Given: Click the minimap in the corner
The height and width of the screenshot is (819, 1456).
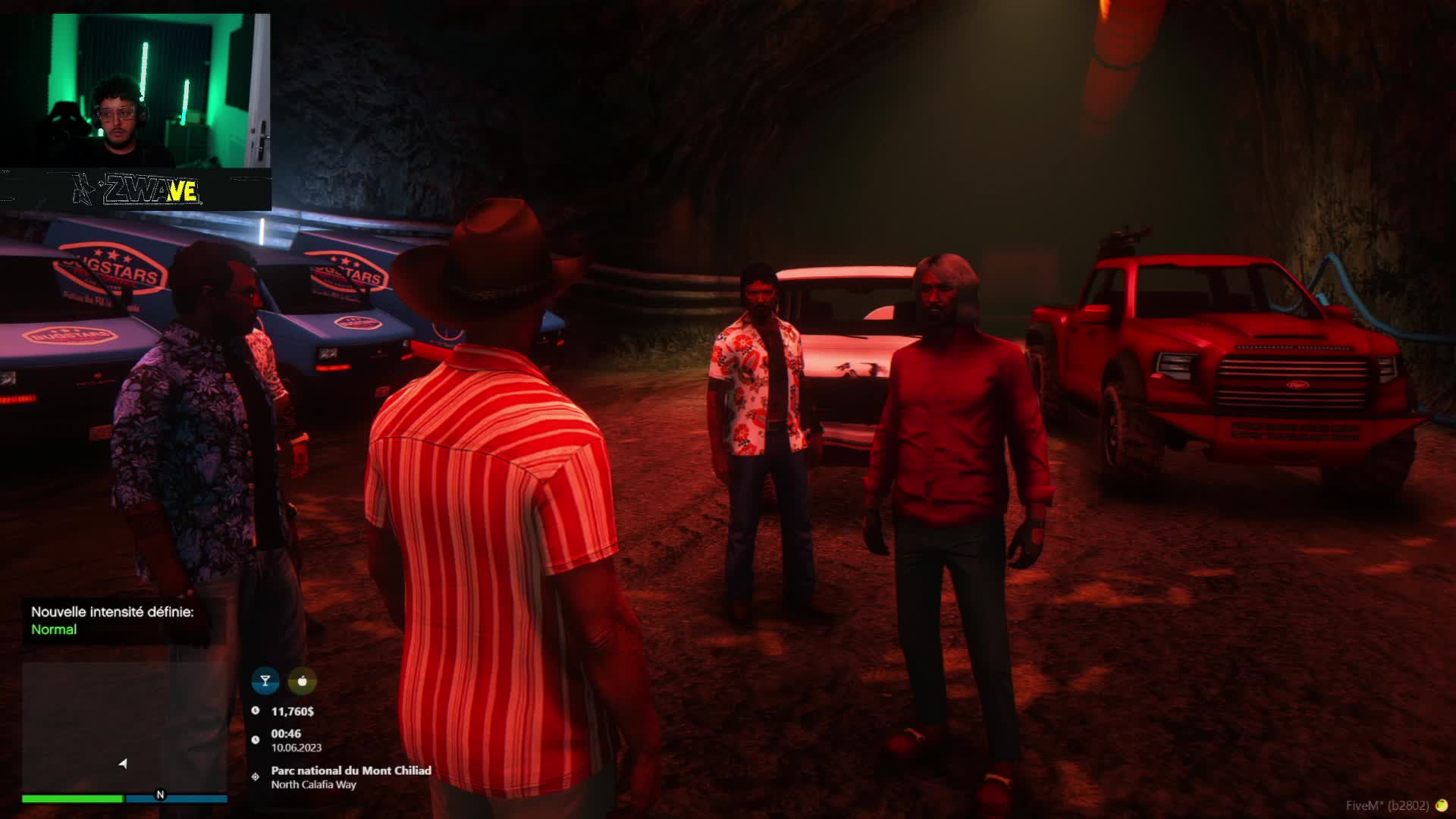Looking at the screenshot, I should click(x=124, y=726).
